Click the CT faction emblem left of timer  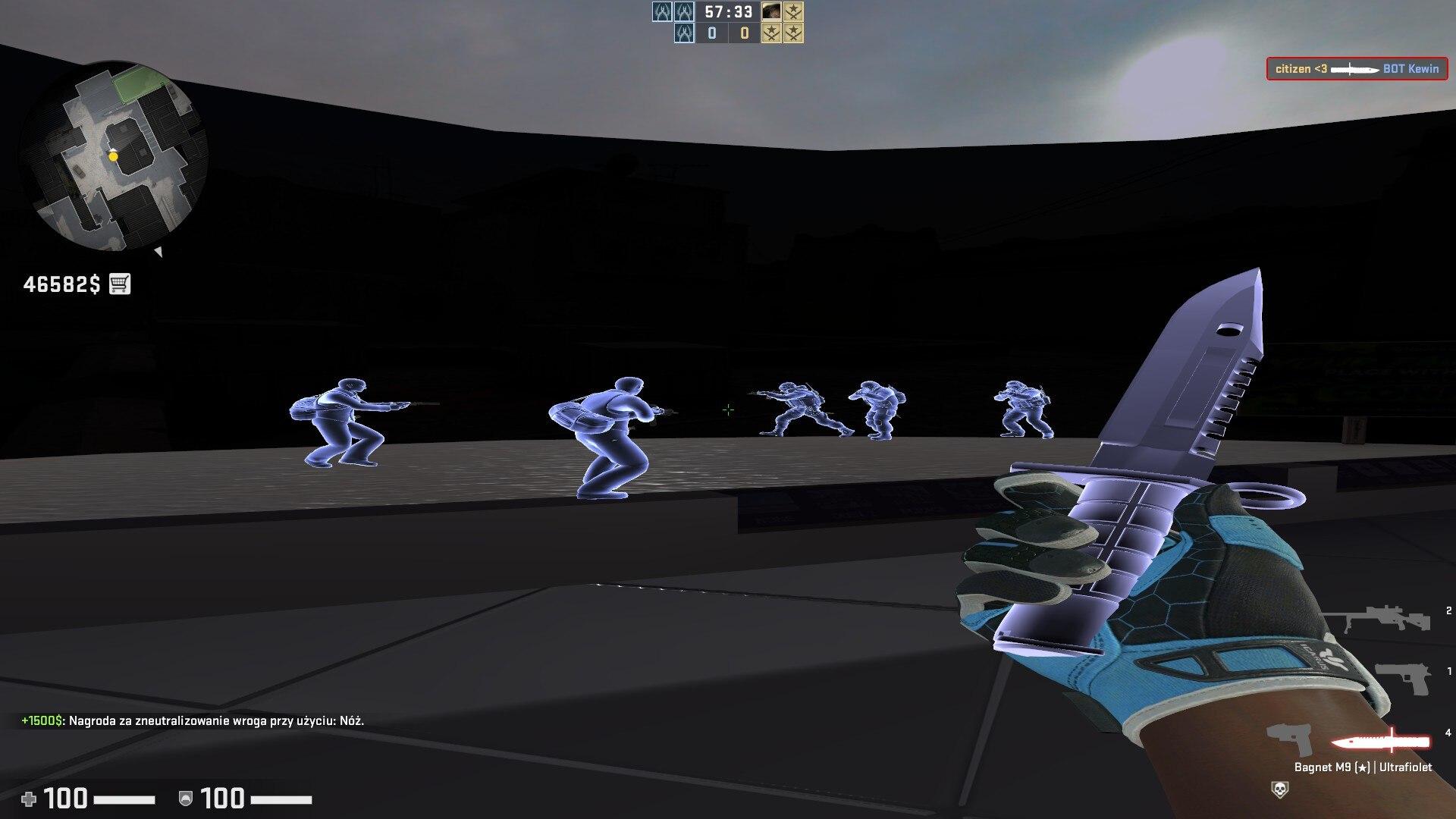[x=662, y=11]
